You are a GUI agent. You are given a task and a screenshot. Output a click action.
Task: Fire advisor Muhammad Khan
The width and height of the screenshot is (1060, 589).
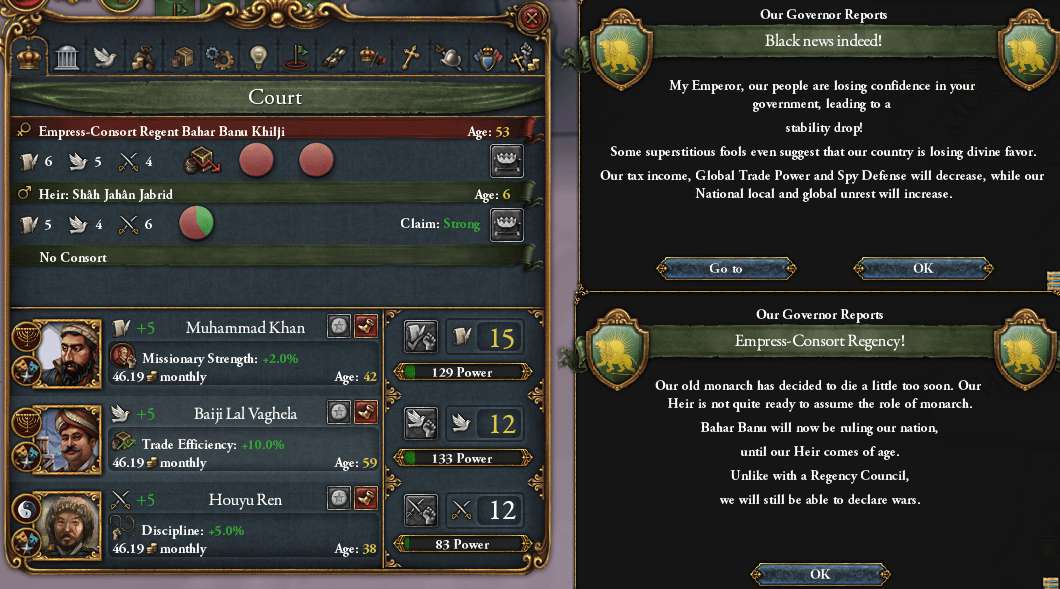point(366,327)
